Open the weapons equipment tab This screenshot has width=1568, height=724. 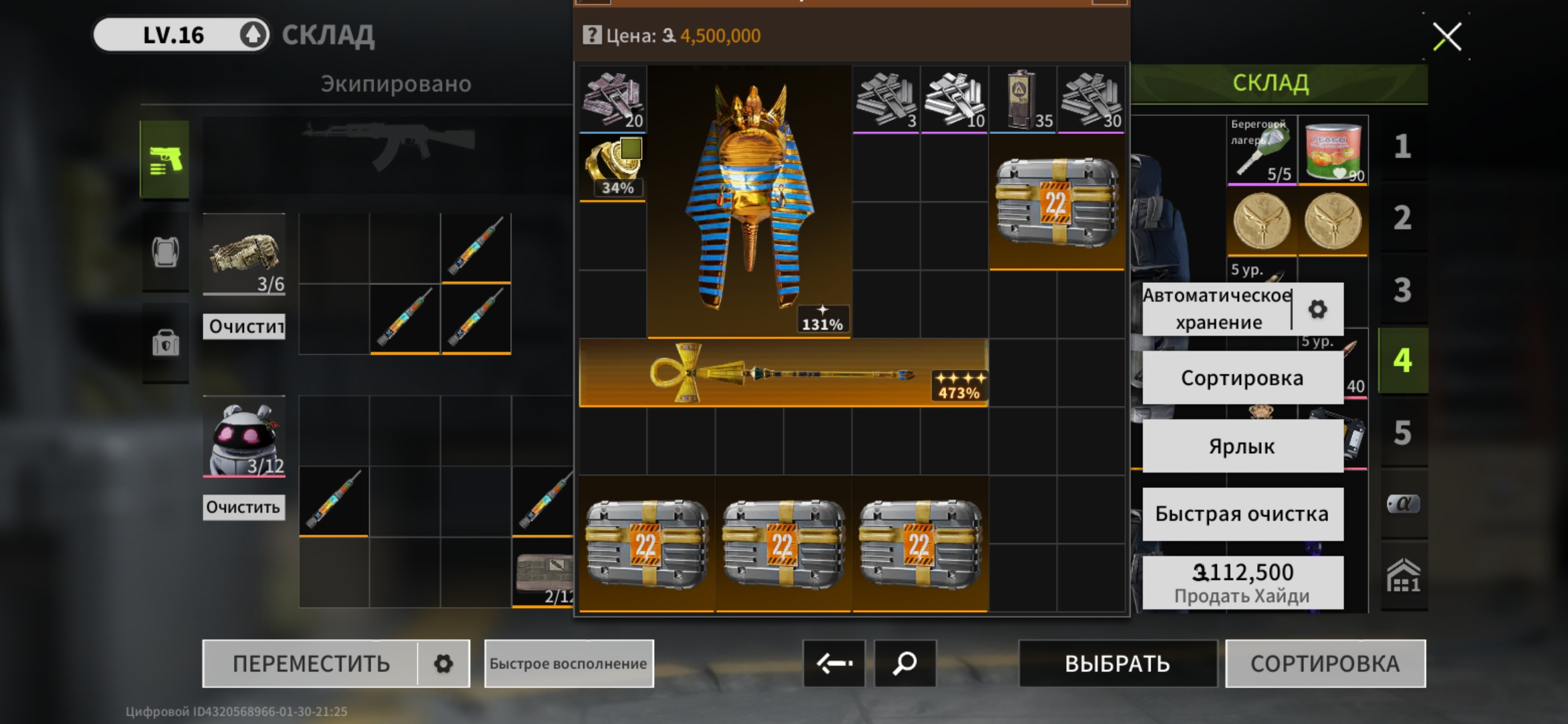165,160
